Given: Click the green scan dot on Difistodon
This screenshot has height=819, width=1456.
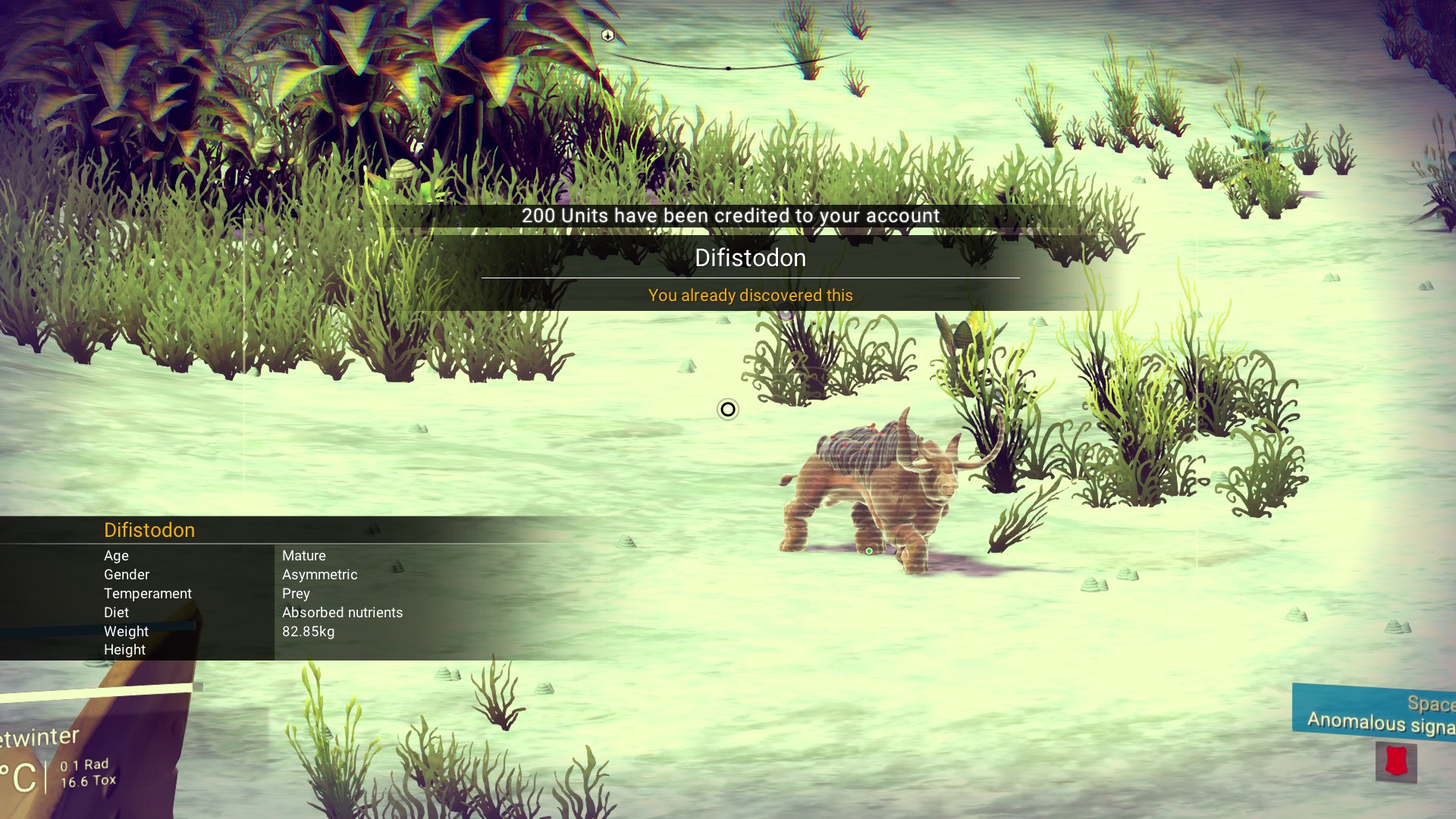Looking at the screenshot, I should (869, 551).
